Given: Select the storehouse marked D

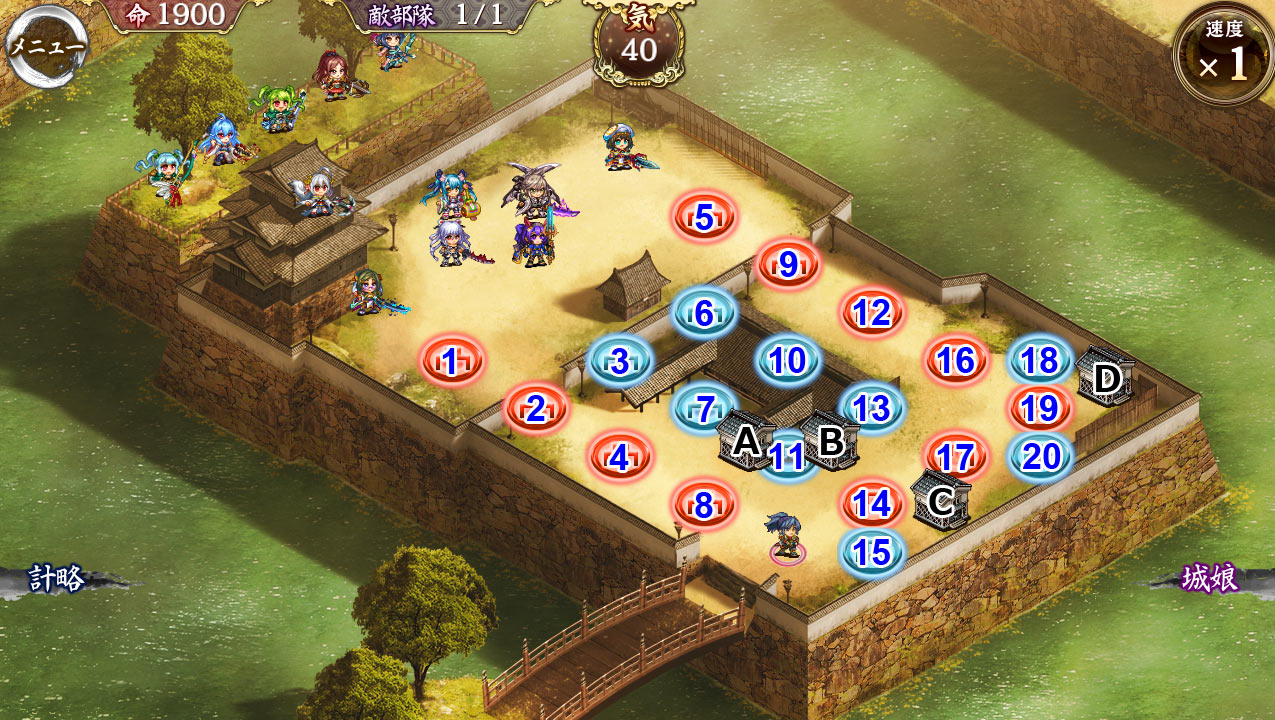Looking at the screenshot, I should 1105,378.
